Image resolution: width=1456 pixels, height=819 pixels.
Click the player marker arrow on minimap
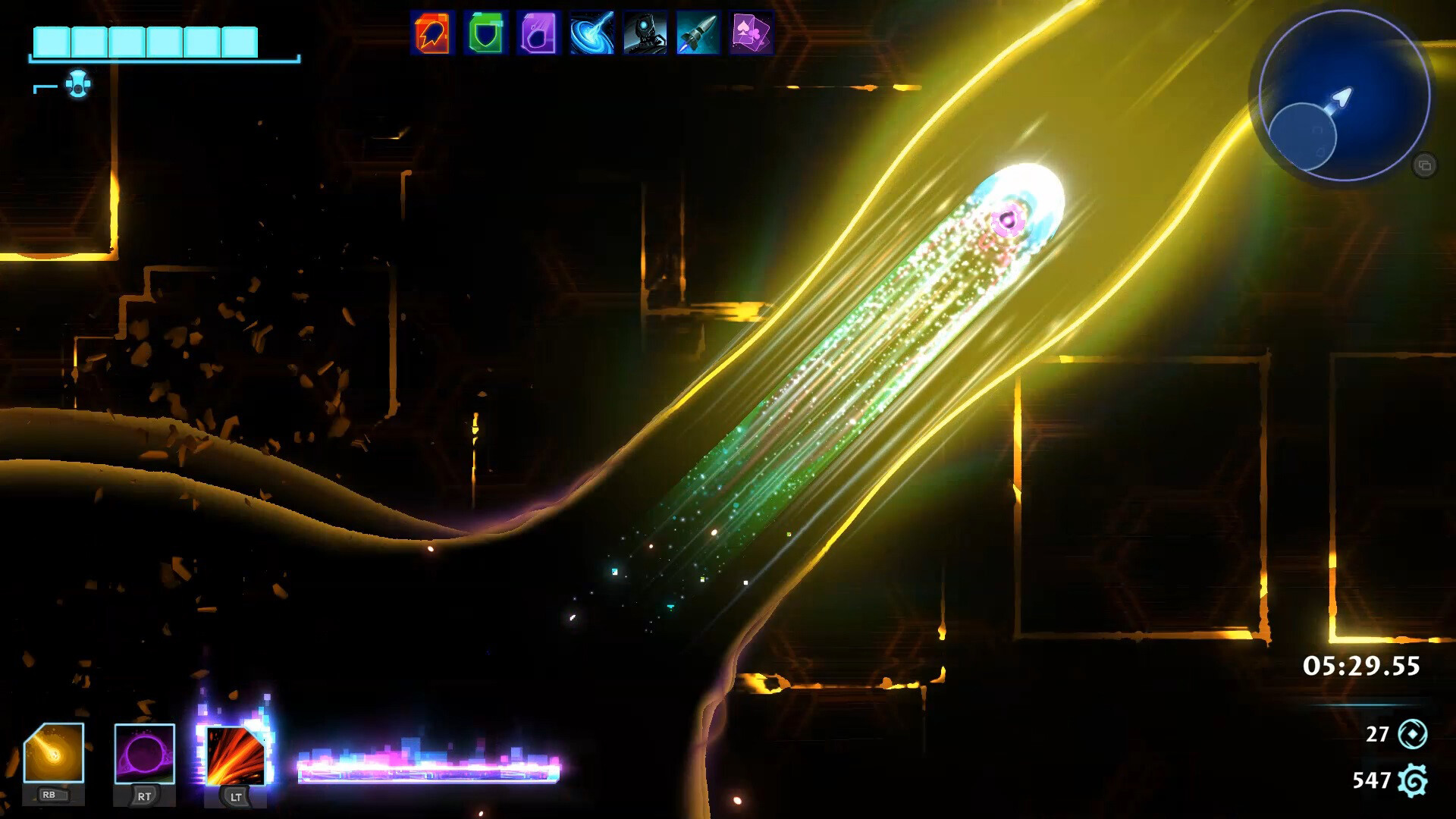coord(1341,99)
